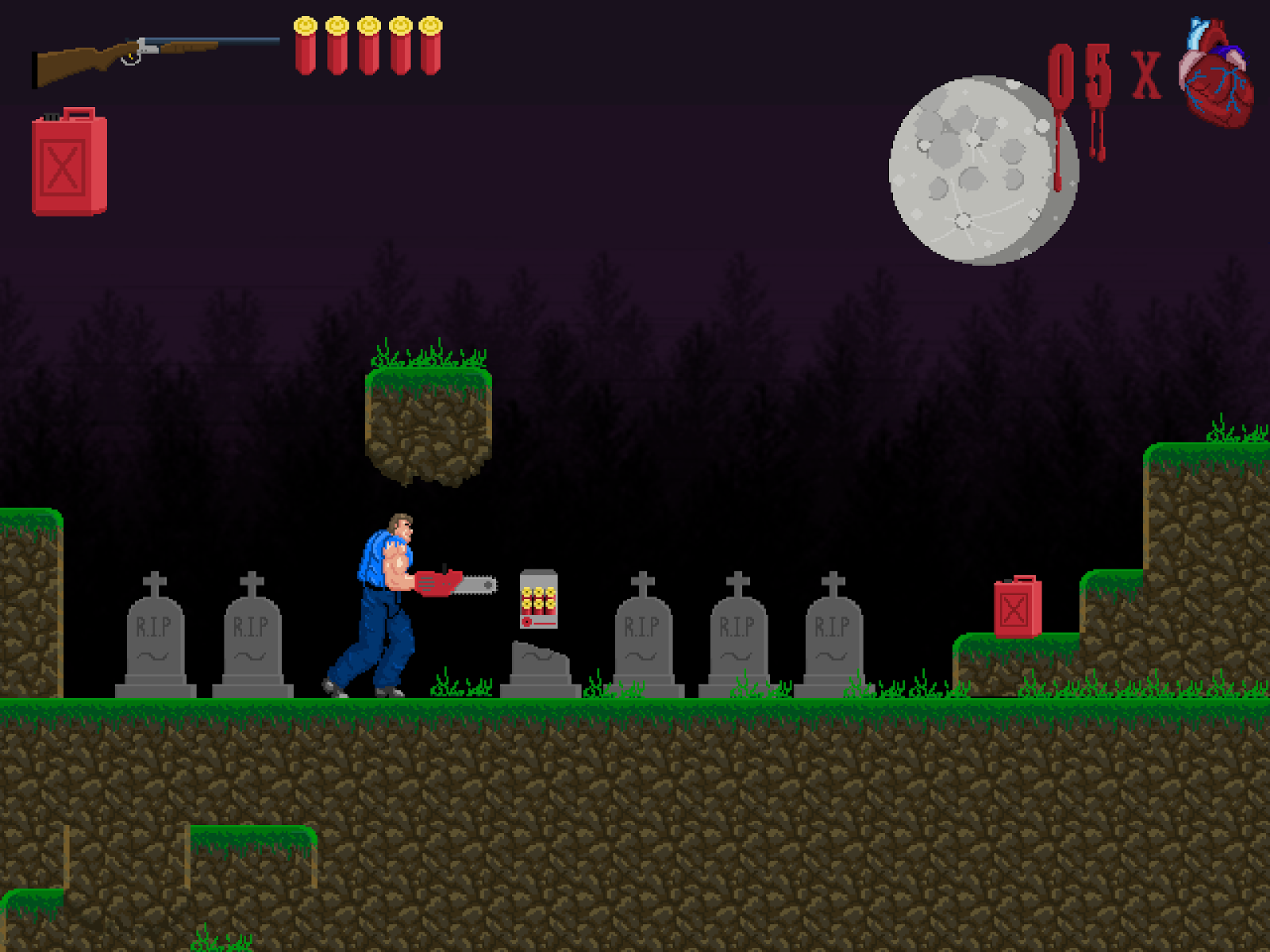Toggle the second shotgun shell icon
Viewport: 1270px width, 952px height.
pyautogui.click(x=337, y=44)
